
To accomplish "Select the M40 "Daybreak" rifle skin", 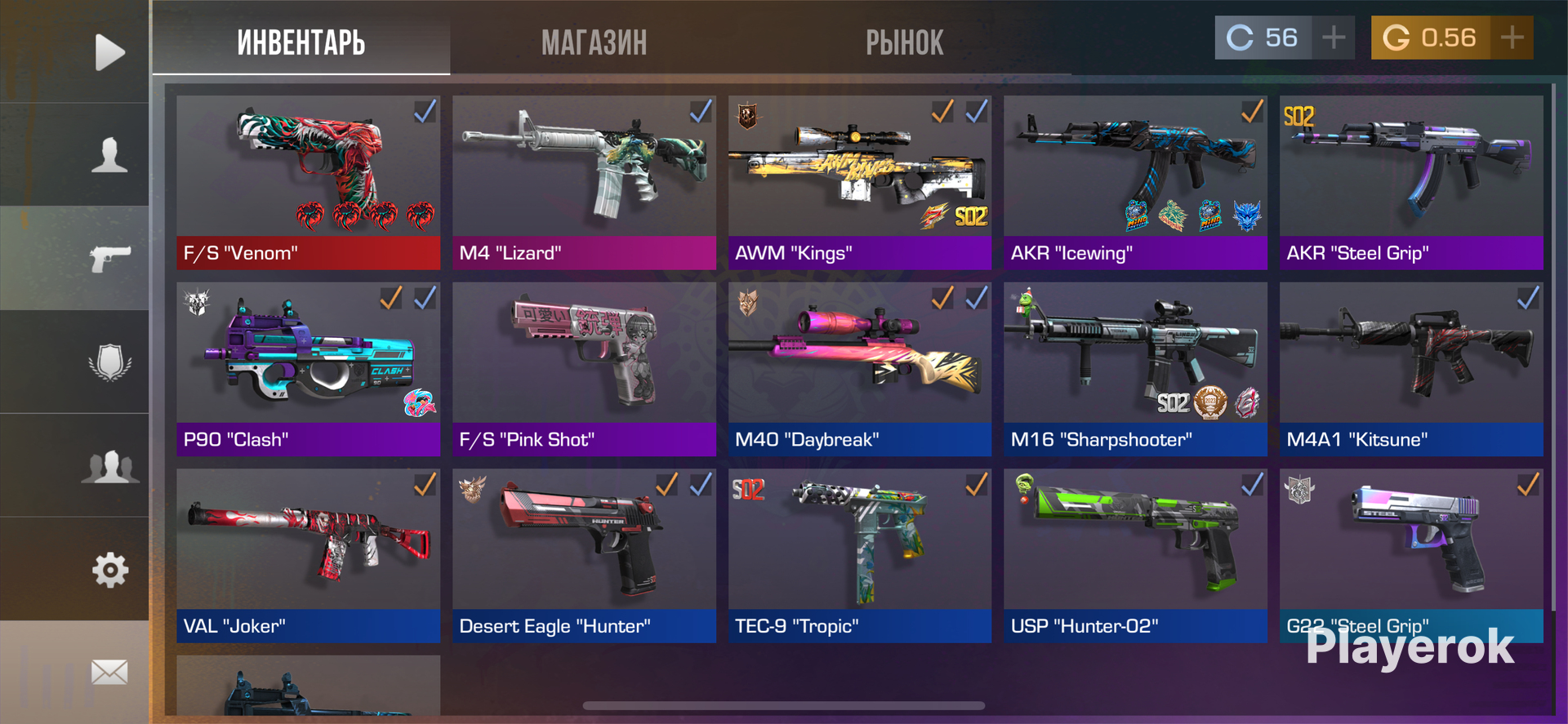I will [859, 369].
